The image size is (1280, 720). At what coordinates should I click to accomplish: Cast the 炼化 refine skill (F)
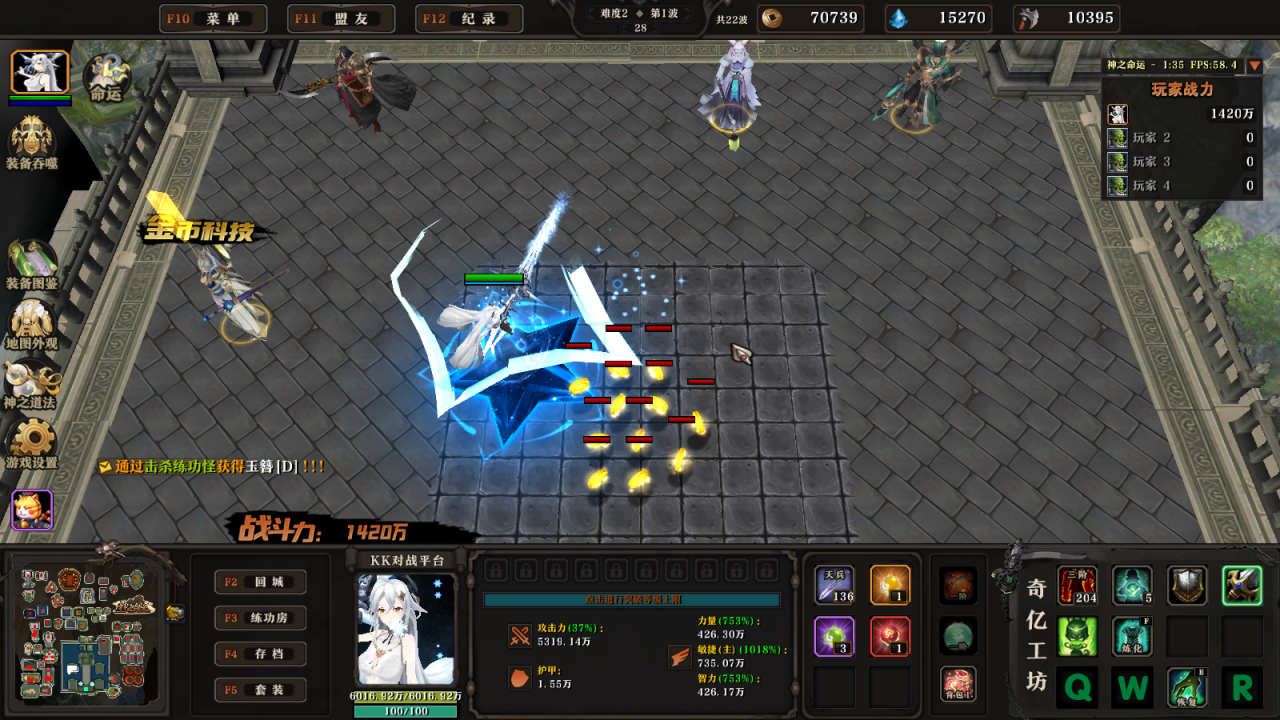pos(1133,635)
